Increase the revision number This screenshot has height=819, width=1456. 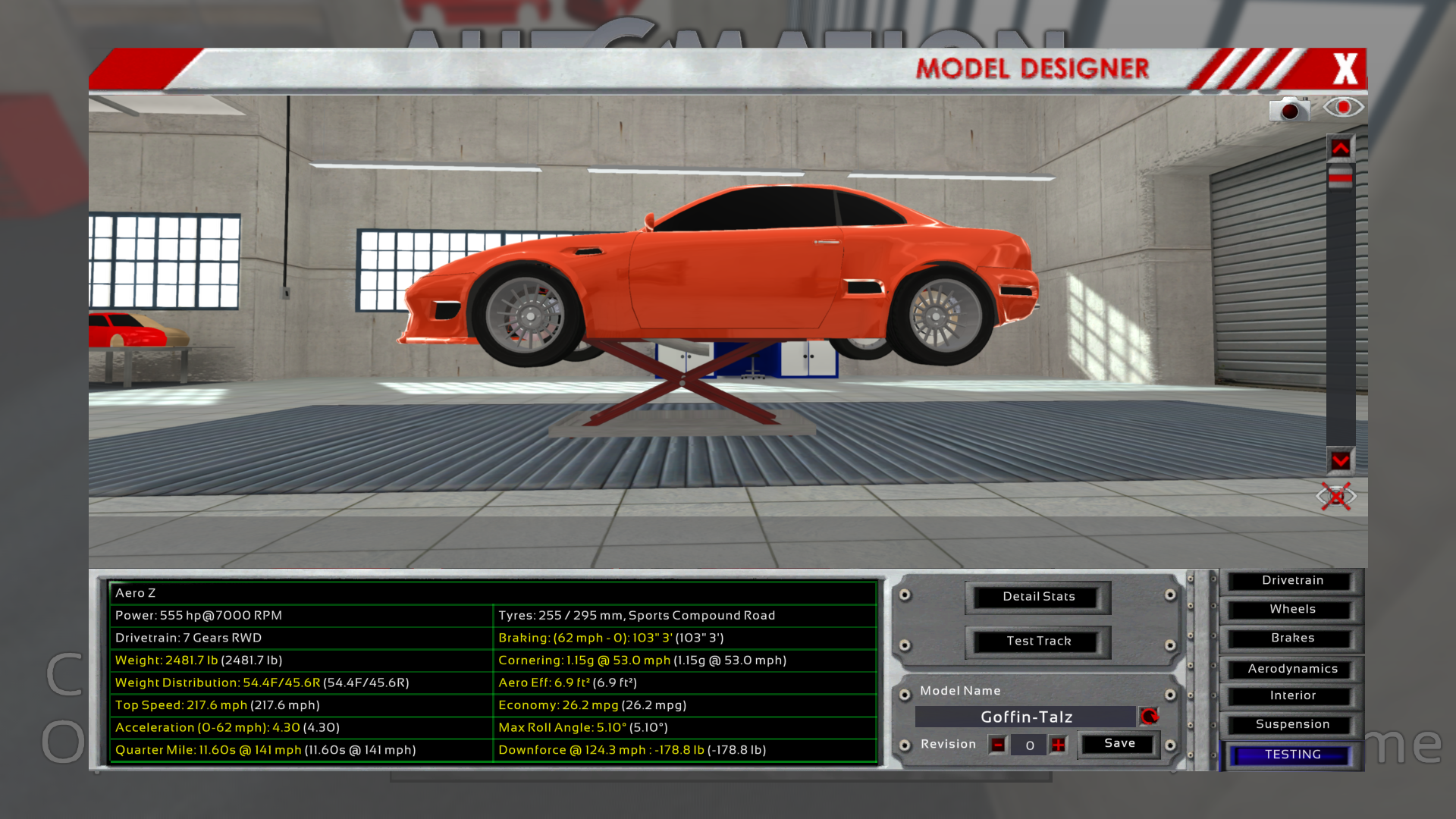[1059, 745]
